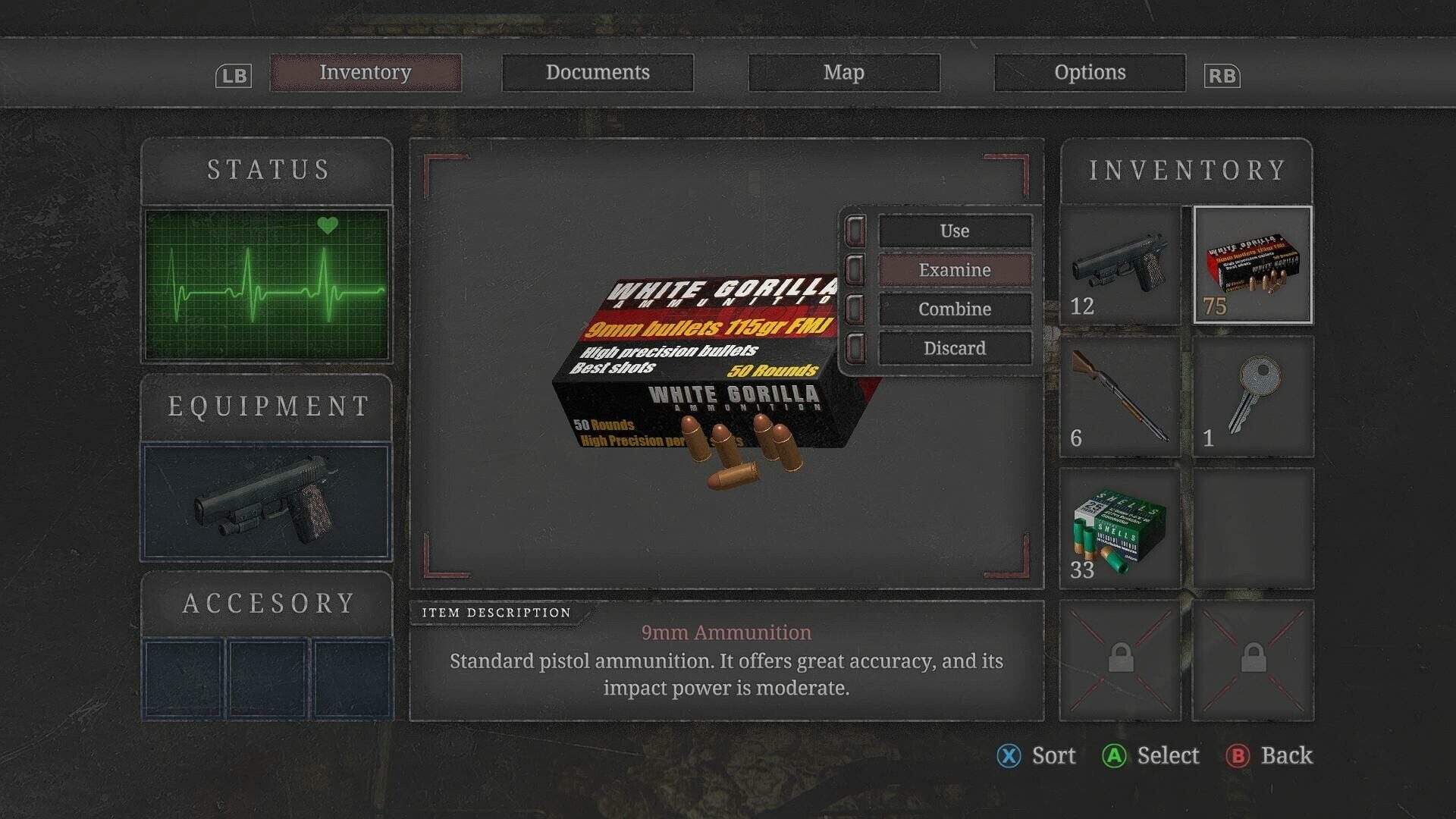The width and height of the screenshot is (1456, 819).
Task: Click the green heart icon on the health monitor
Action: [328, 224]
